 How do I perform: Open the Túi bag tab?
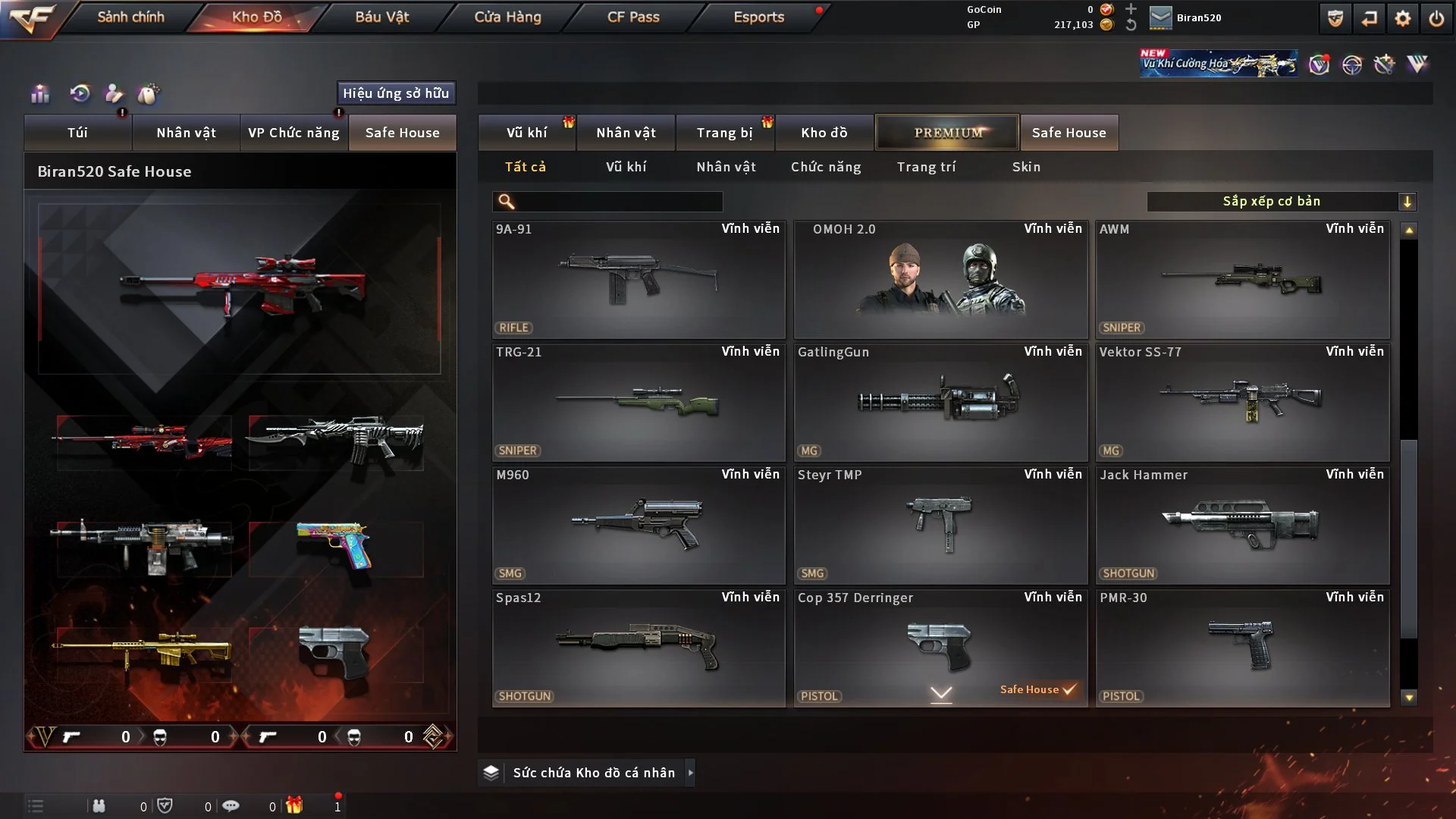click(77, 133)
